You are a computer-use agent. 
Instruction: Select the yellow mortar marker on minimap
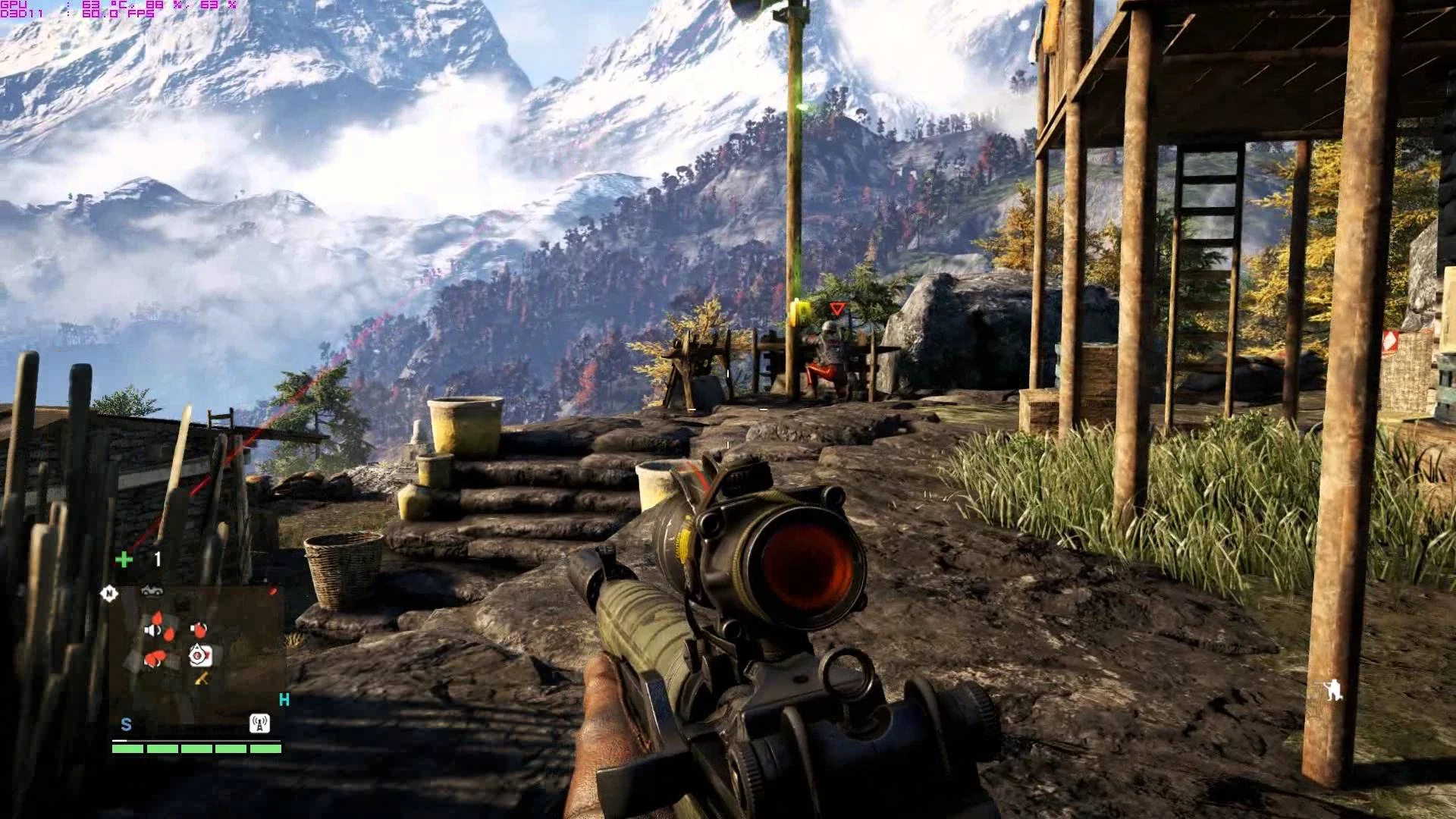click(202, 679)
